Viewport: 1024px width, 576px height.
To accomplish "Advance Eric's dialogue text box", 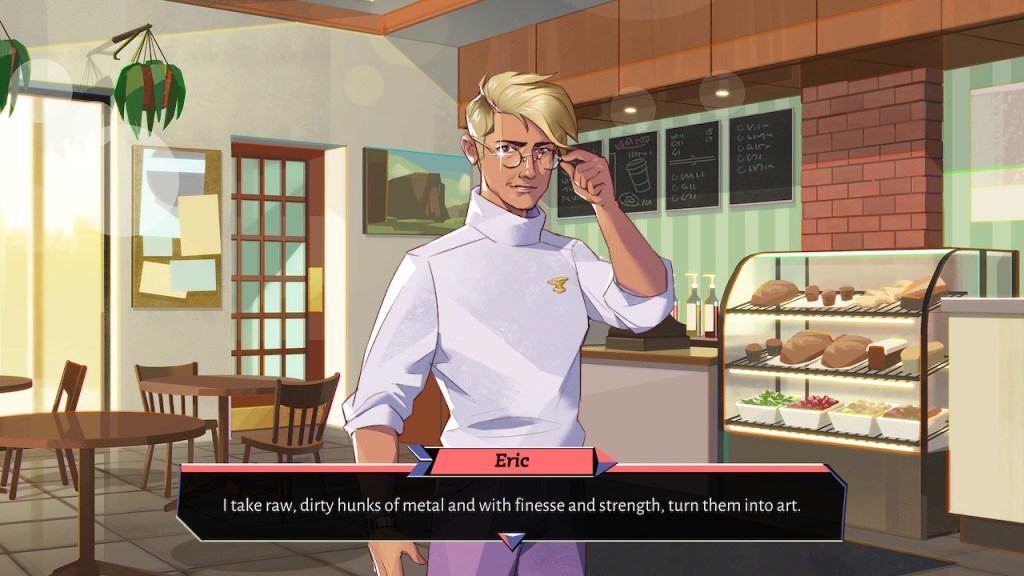I will coord(511,504).
